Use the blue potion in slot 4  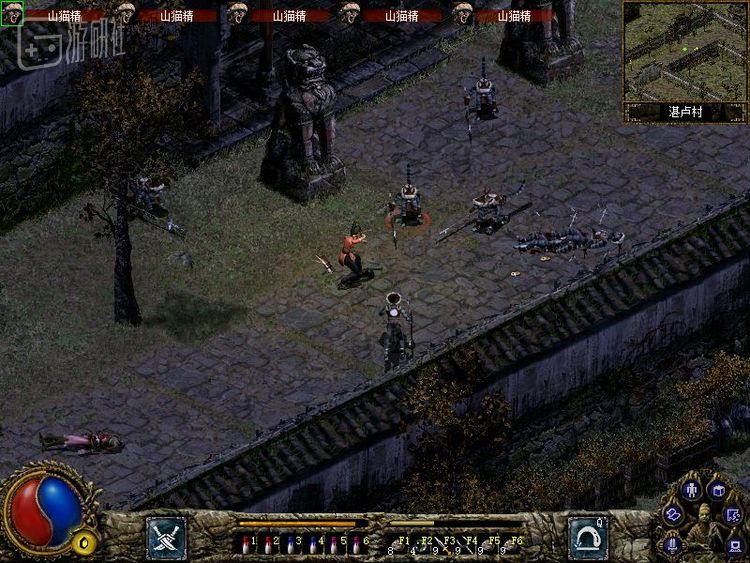coord(311,544)
